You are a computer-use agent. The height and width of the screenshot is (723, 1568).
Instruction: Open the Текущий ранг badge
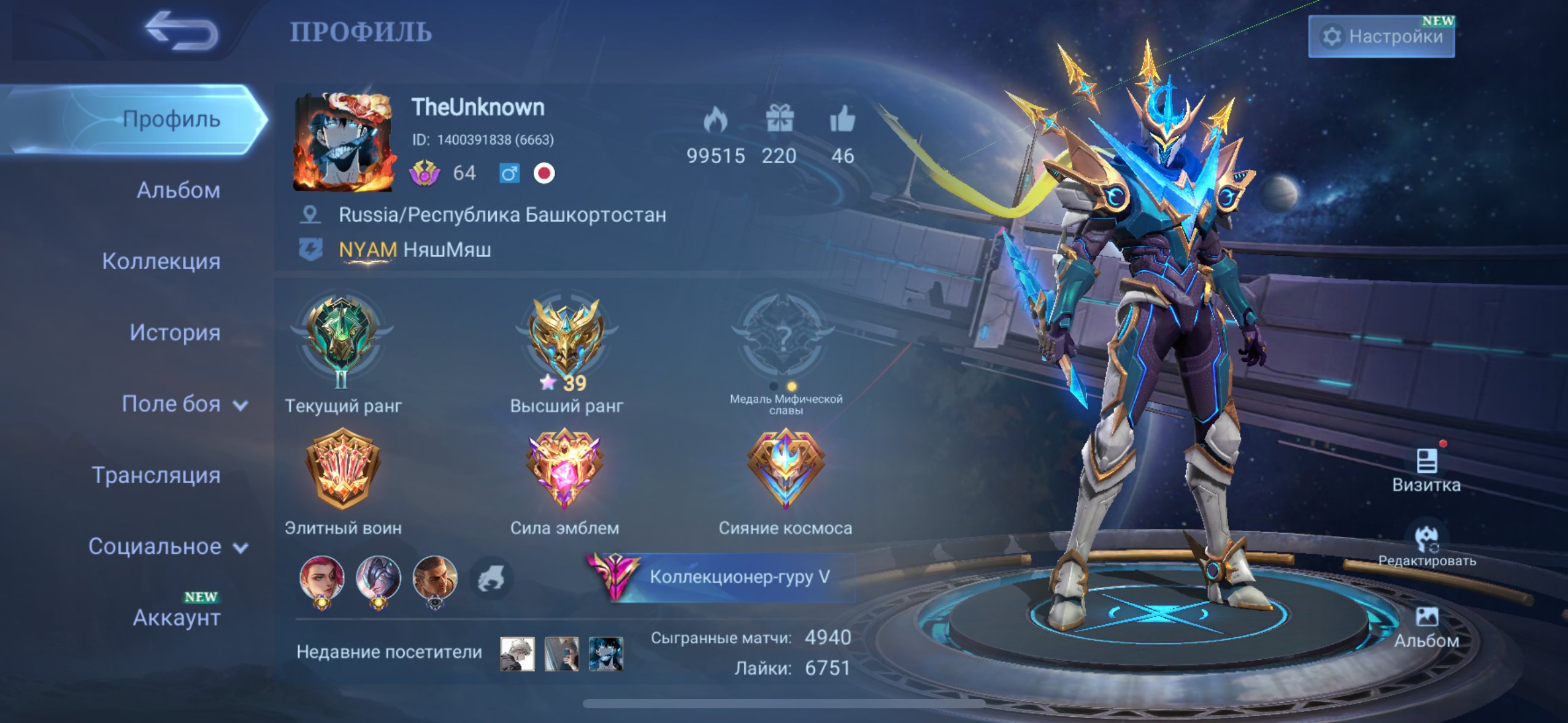tap(342, 343)
